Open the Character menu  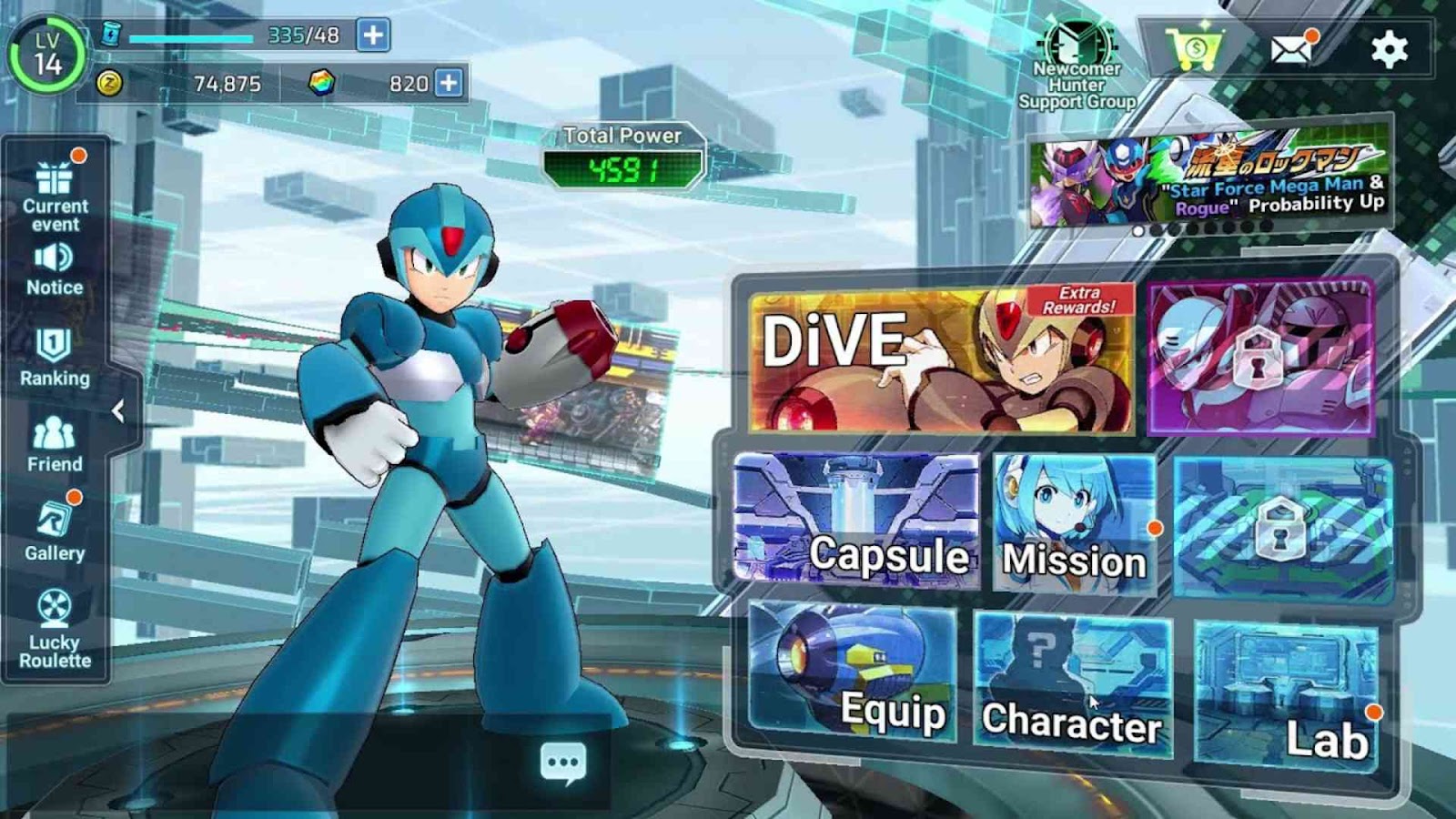(1072, 684)
